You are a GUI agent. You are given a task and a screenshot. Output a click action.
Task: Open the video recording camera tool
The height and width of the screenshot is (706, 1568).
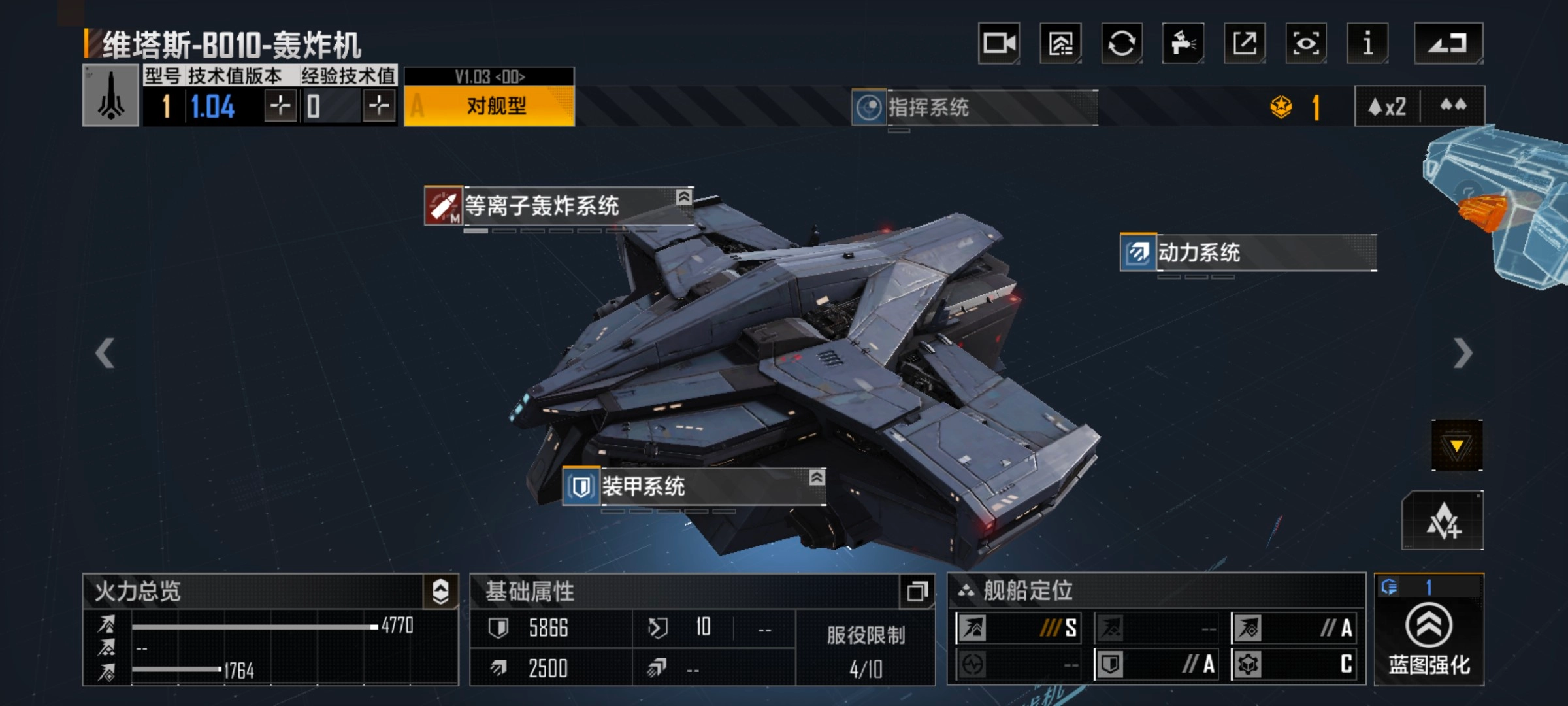point(999,42)
